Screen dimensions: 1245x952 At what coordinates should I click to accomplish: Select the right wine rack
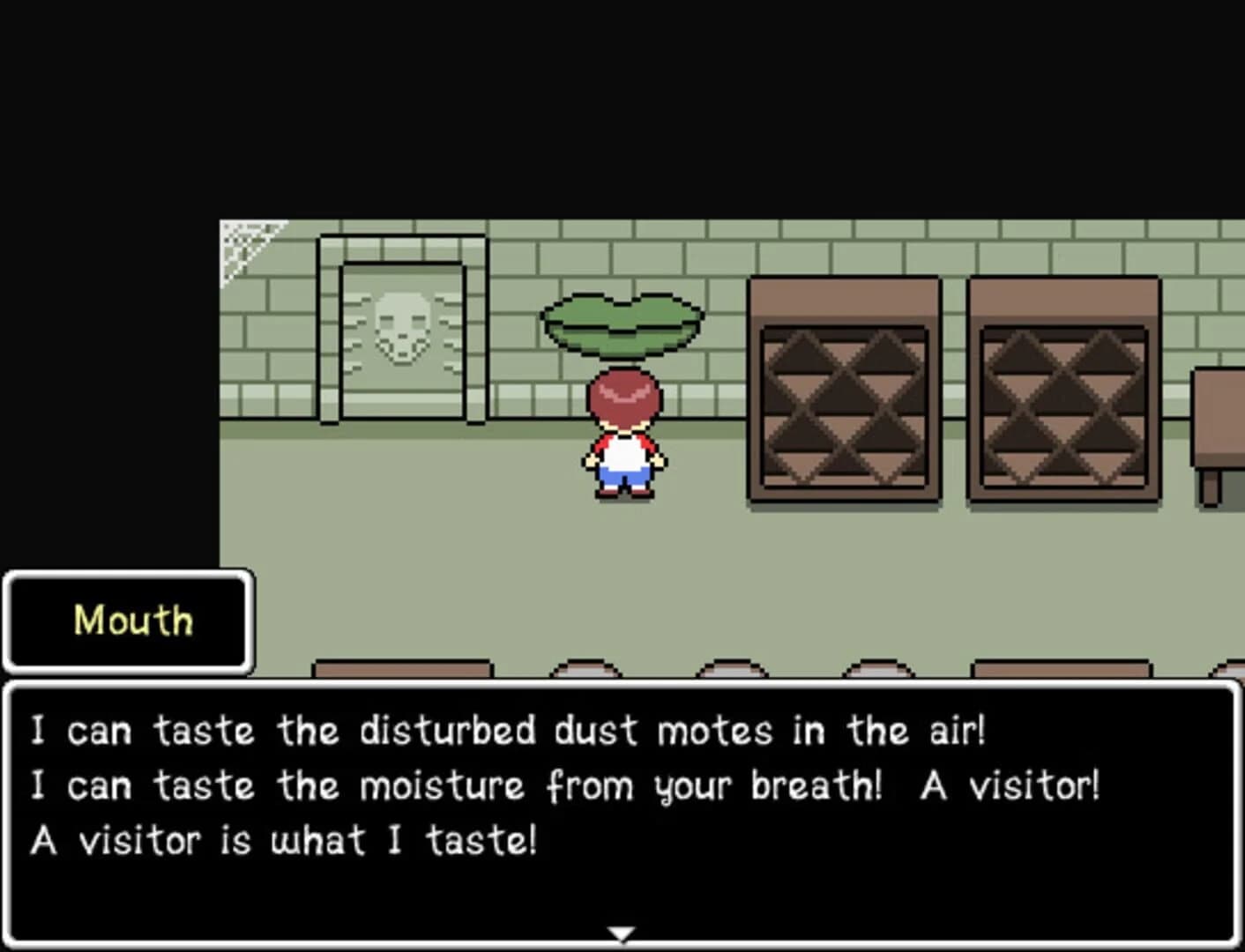[1062, 392]
